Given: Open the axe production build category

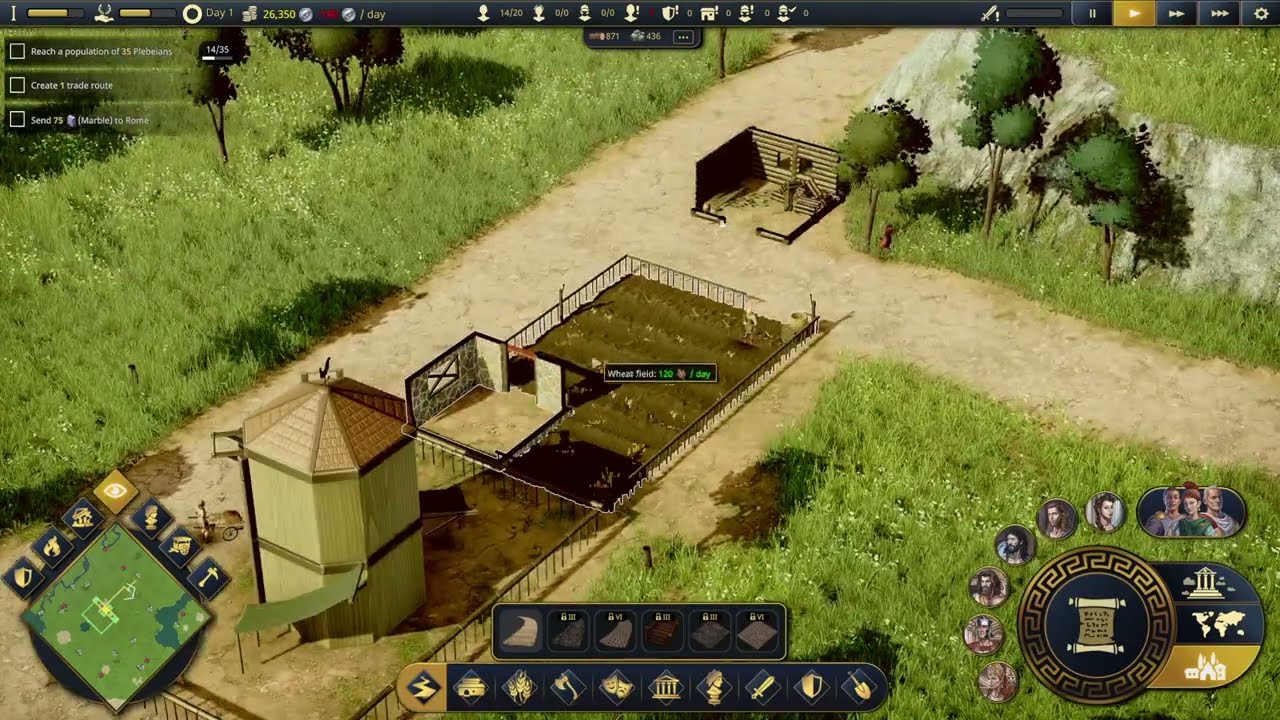Looking at the screenshot, I should [568, 688].
